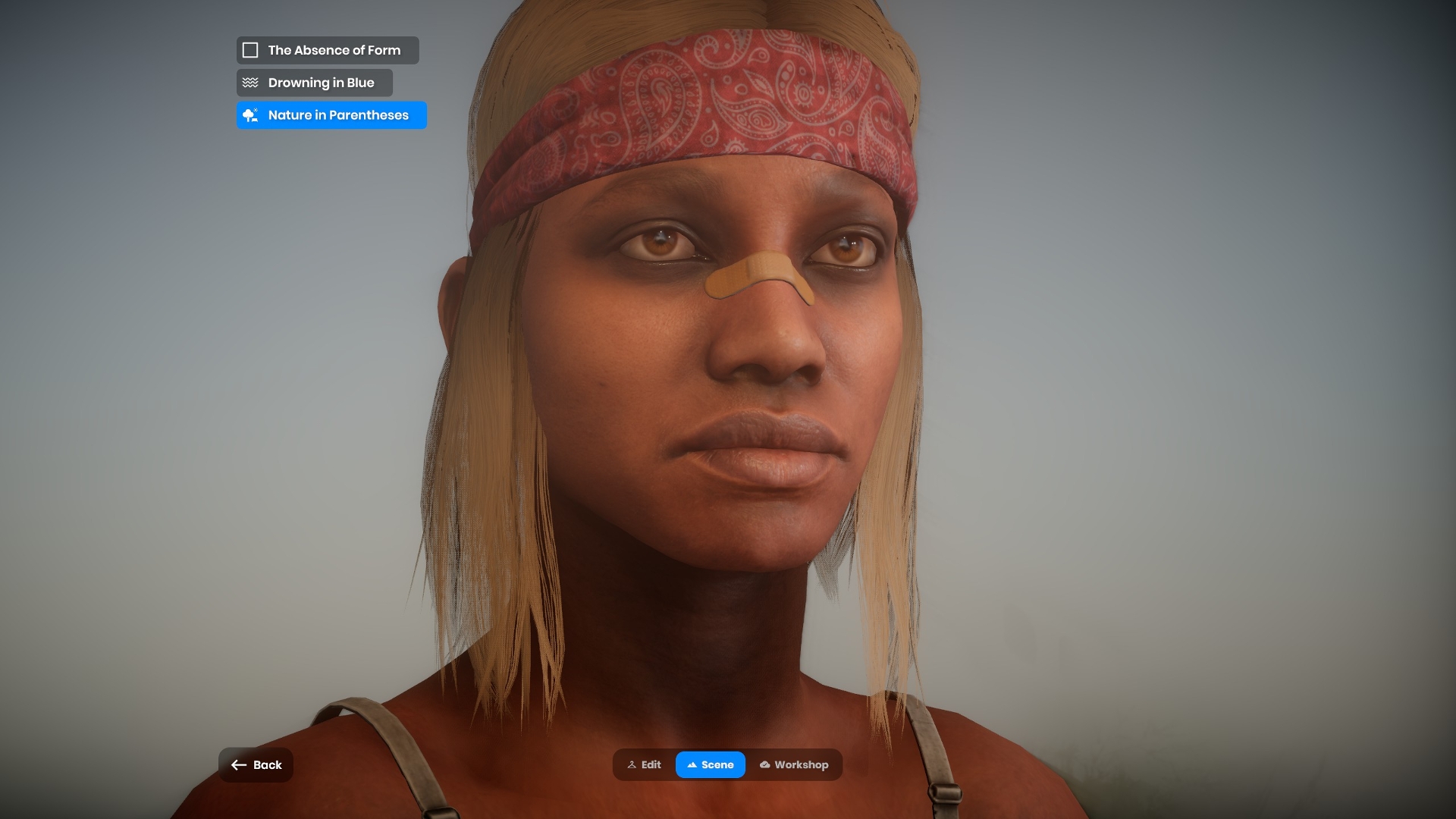Switch to the Edit tab
Screen dimensions: 1456x819
click(x=644, y=764)
